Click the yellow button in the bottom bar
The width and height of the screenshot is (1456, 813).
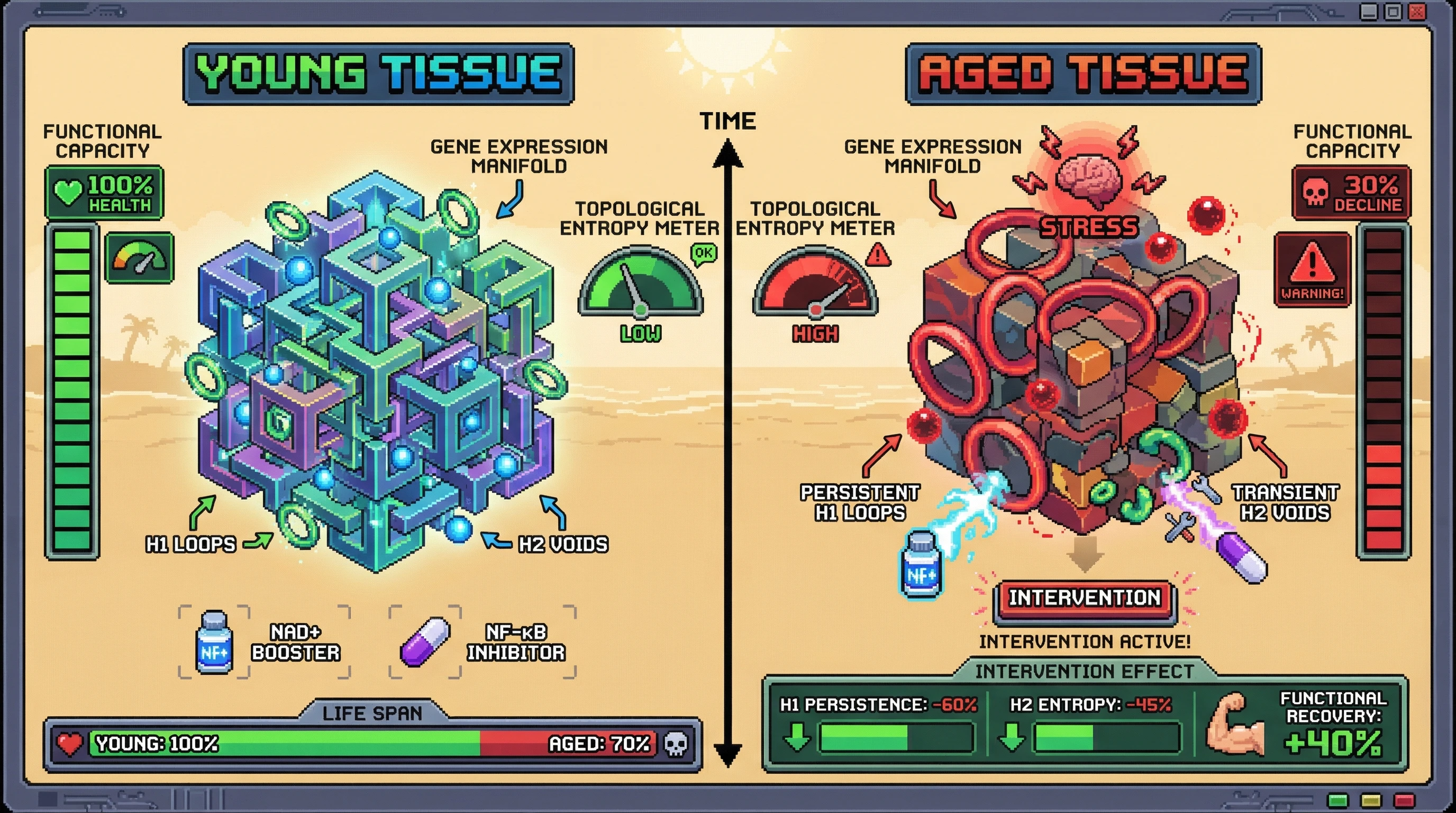click(x=1371, y=800)
